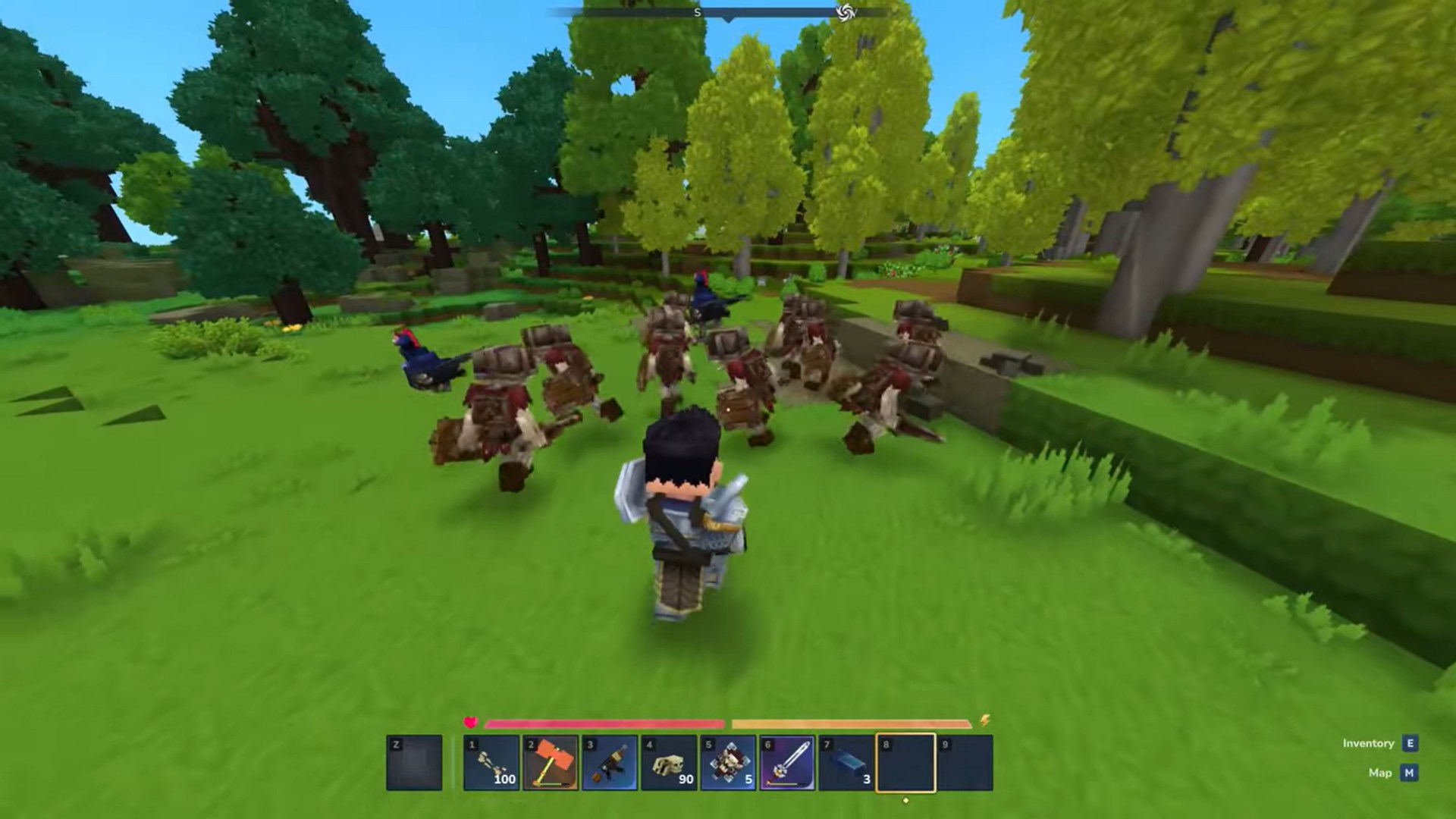Click empty hotbar slot 9
This screenshot has width=1456, height=819.
pos(965,762)
